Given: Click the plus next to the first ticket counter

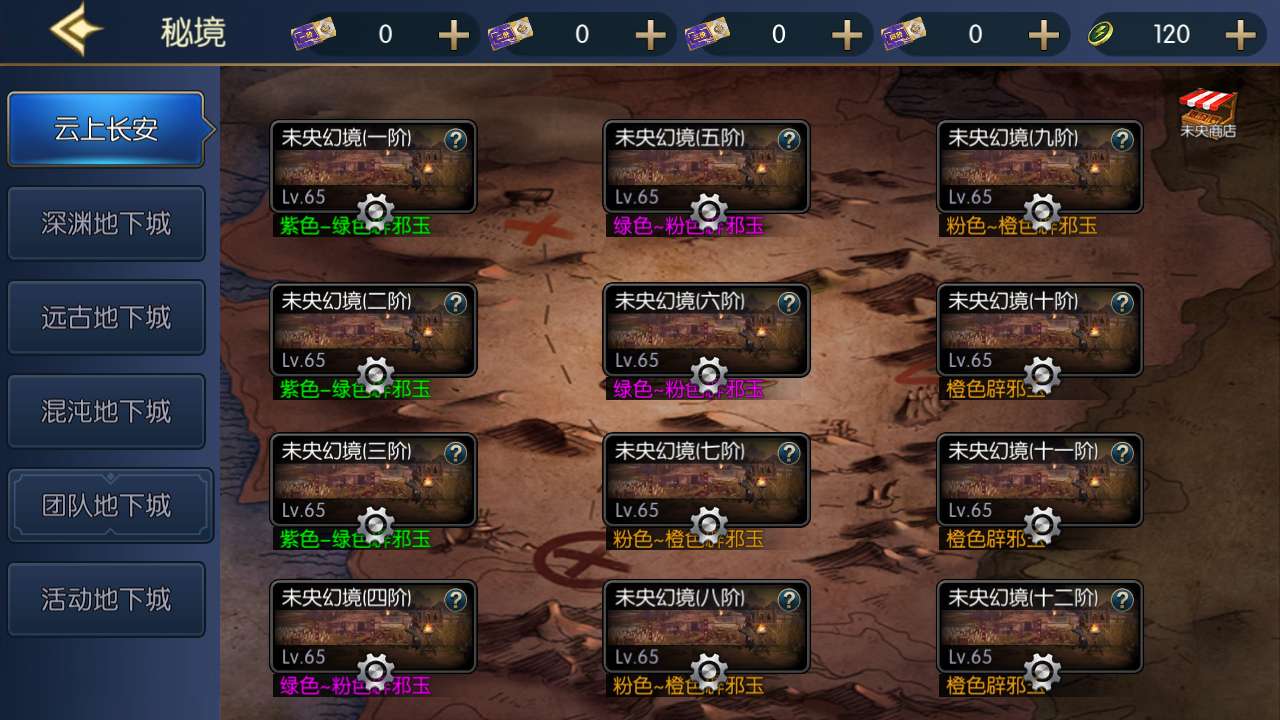Looking at the screenshot, I should coord(453,33).
